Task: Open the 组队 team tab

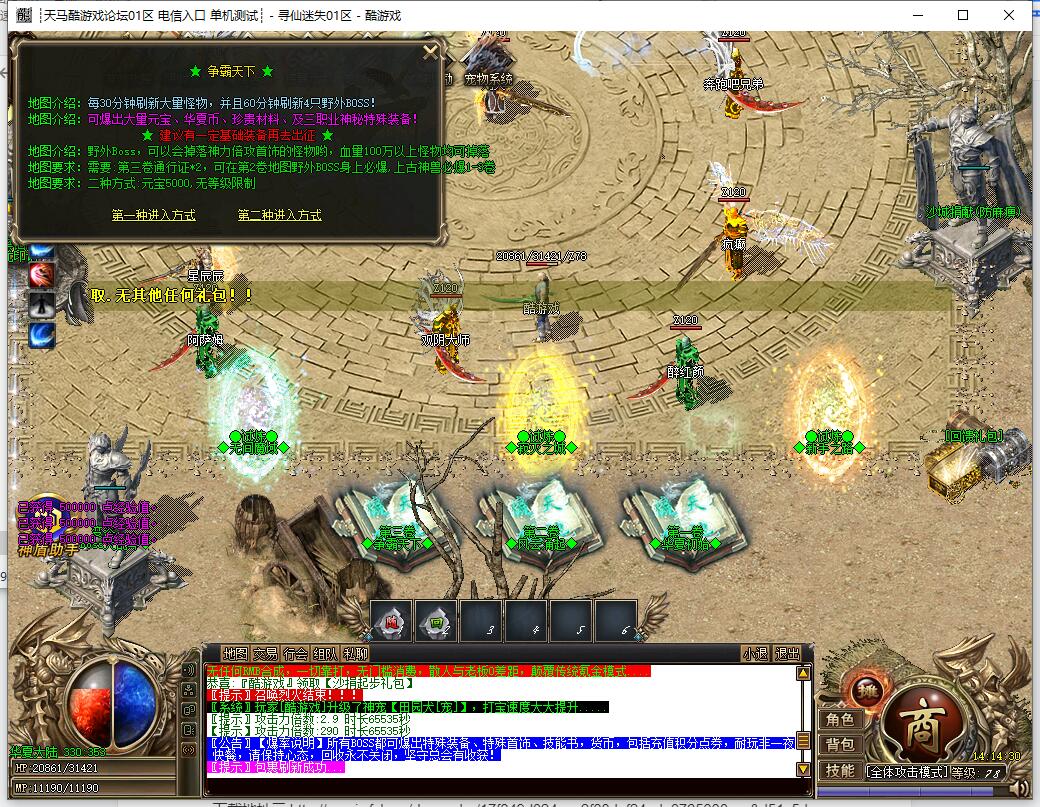Action: pos(325,654)
